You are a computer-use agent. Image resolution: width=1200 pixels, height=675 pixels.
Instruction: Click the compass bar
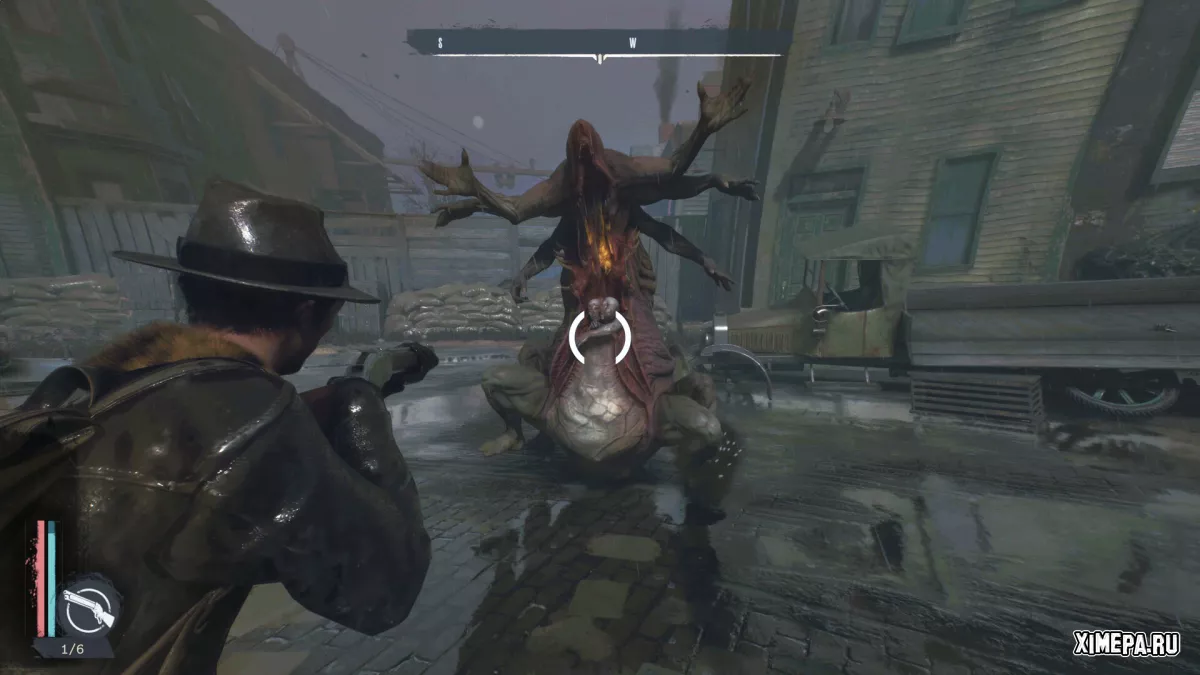(598, 43)
